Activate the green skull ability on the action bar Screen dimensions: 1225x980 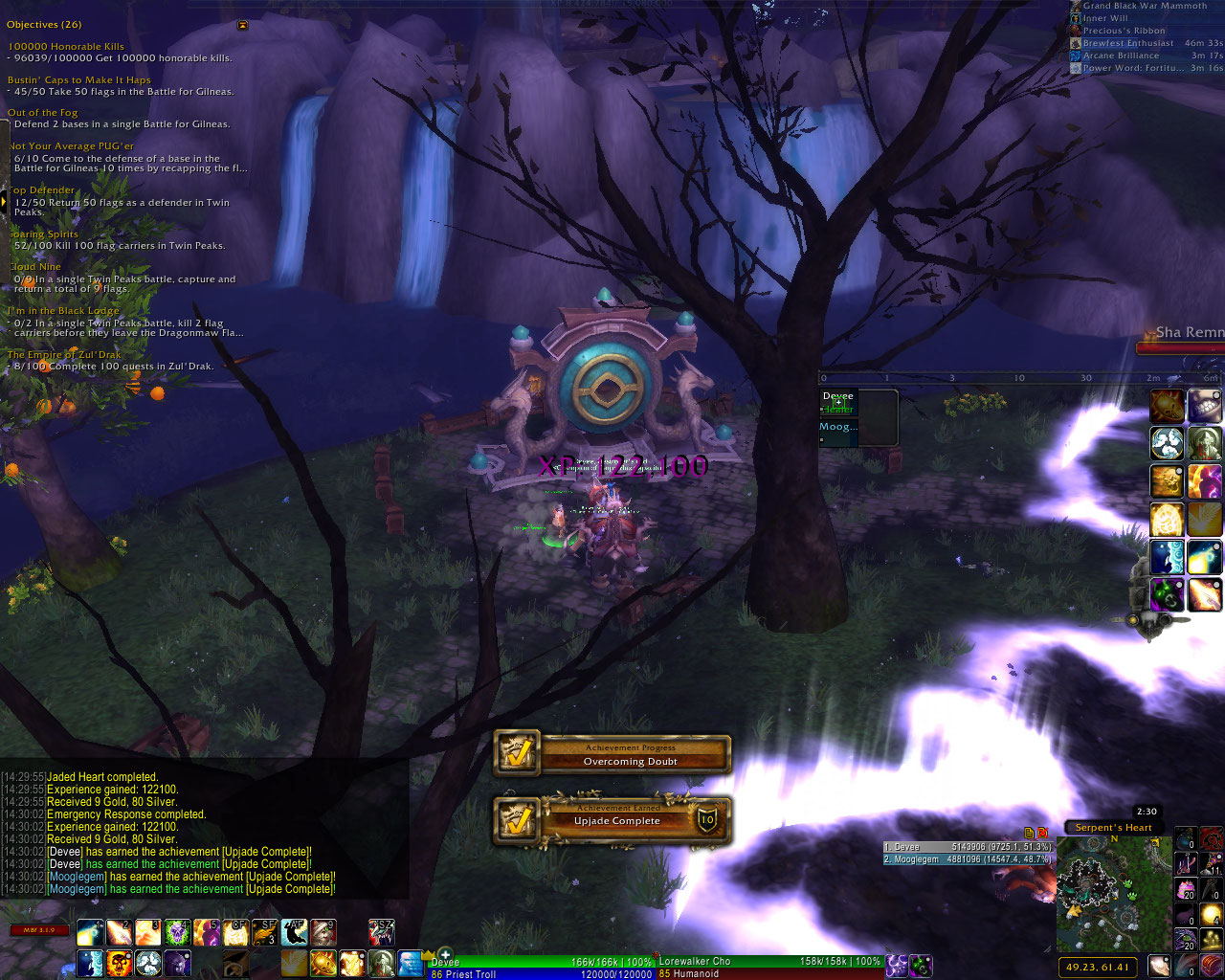point(177,932)
